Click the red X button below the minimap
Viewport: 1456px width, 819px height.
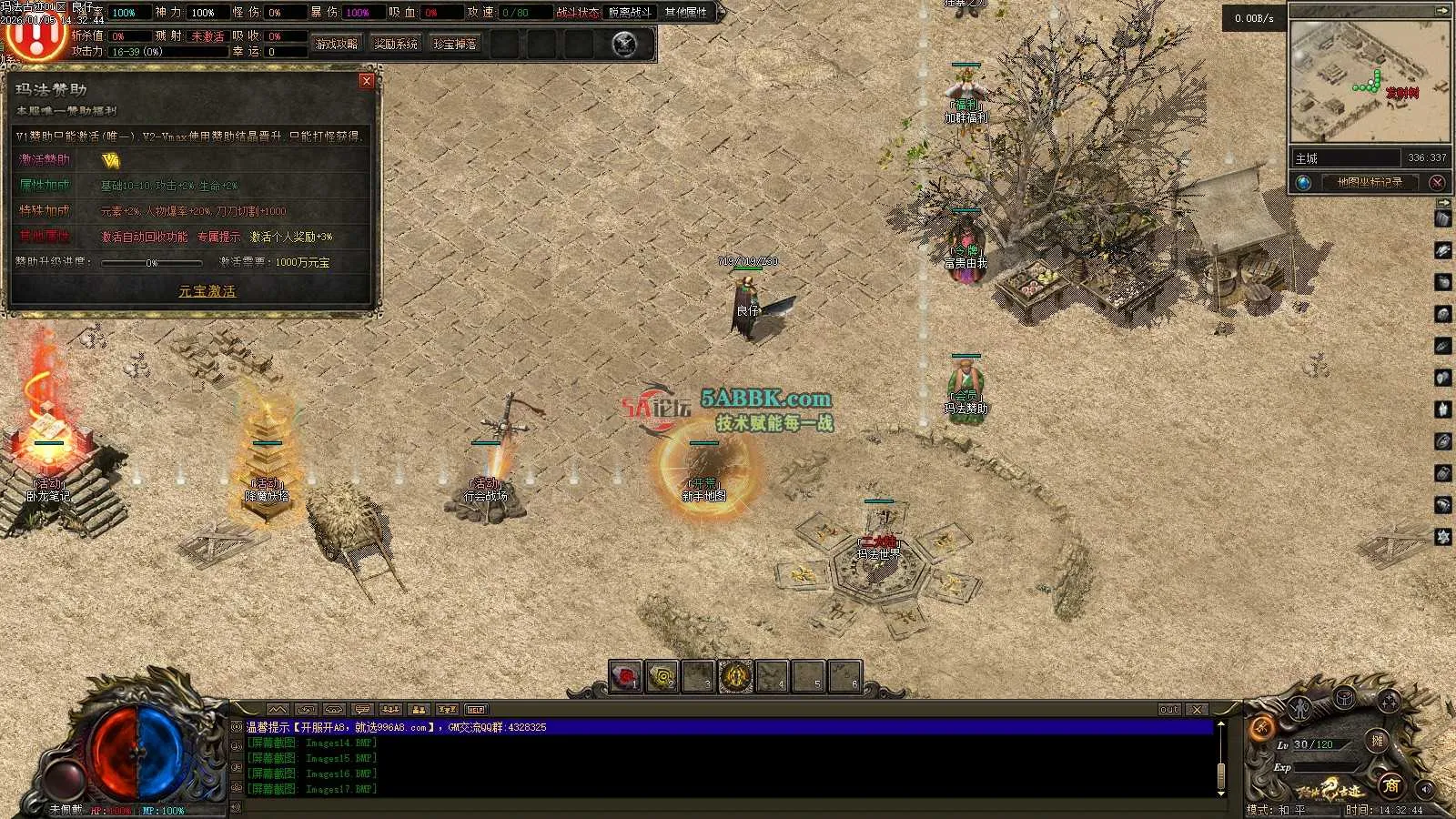pos(1438,183)
